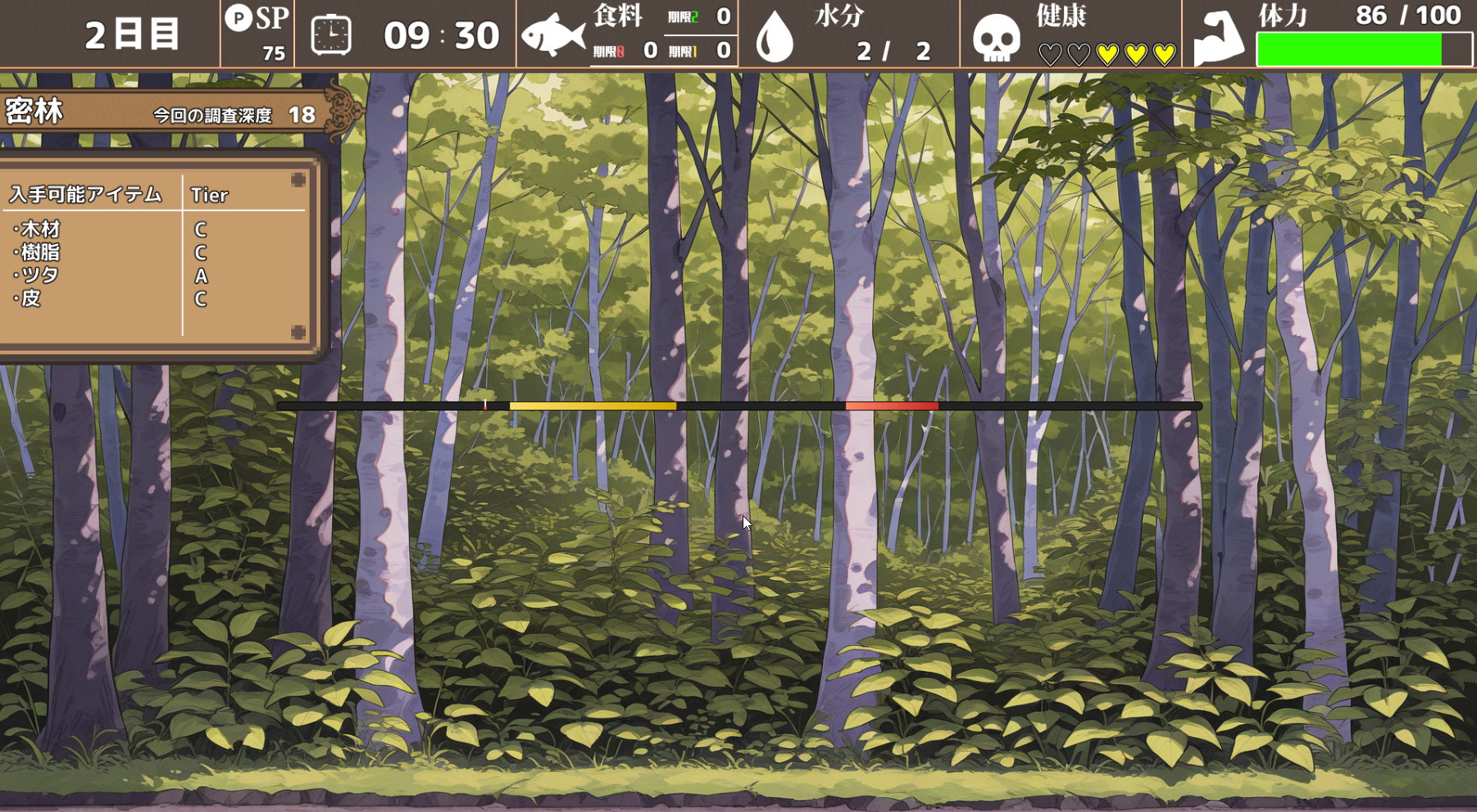Click the fish food icon
This screenshot has height=812, width=1477.
tap(553, 35)
